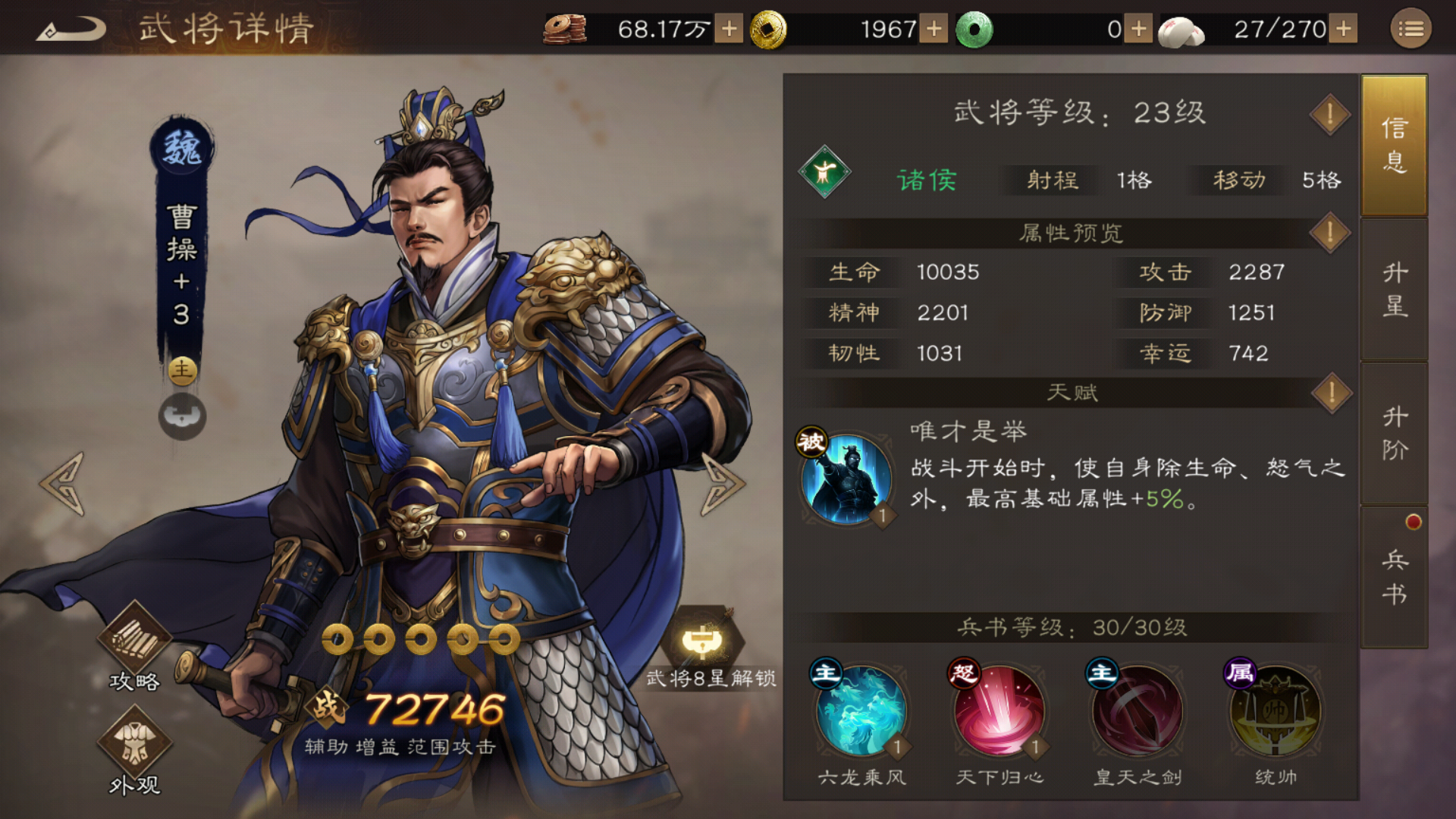Select the 六龙乘风 skill icon
This screenshot has height=819, width=1456.
[x=861, y=711]
